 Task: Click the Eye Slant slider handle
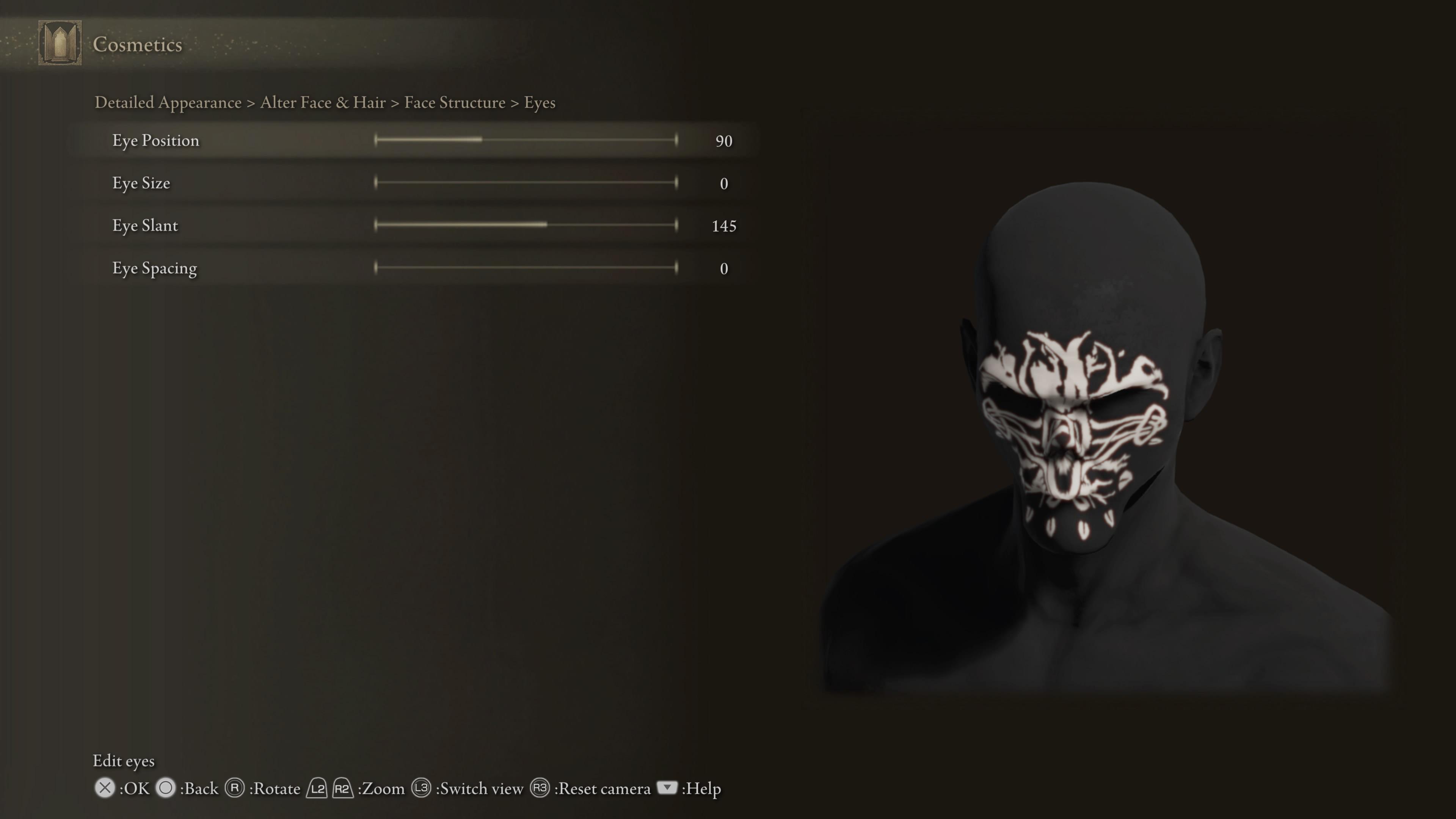coord(546,224)
